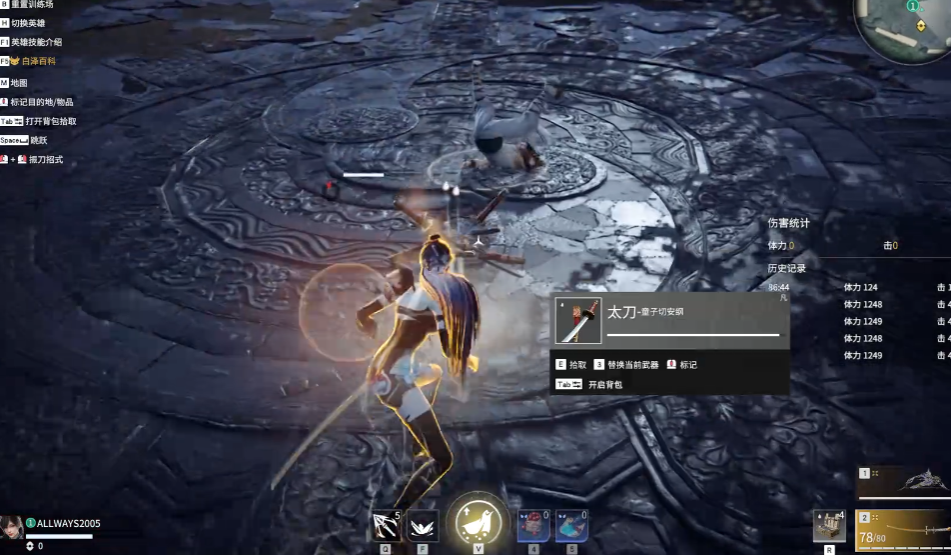Screen dimensions: 951x555
Task: Select the repair kit slot
Action: 829,525
